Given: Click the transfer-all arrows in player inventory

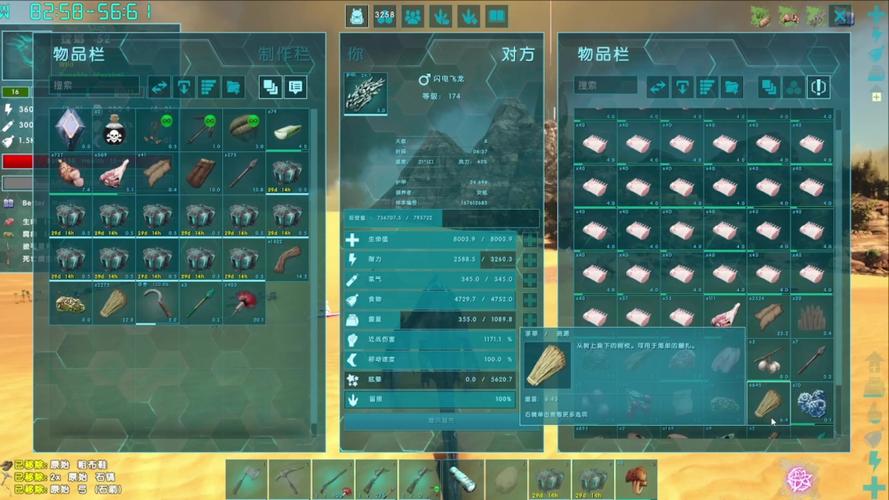Looking at the screenshot, I should pos(161,87).
